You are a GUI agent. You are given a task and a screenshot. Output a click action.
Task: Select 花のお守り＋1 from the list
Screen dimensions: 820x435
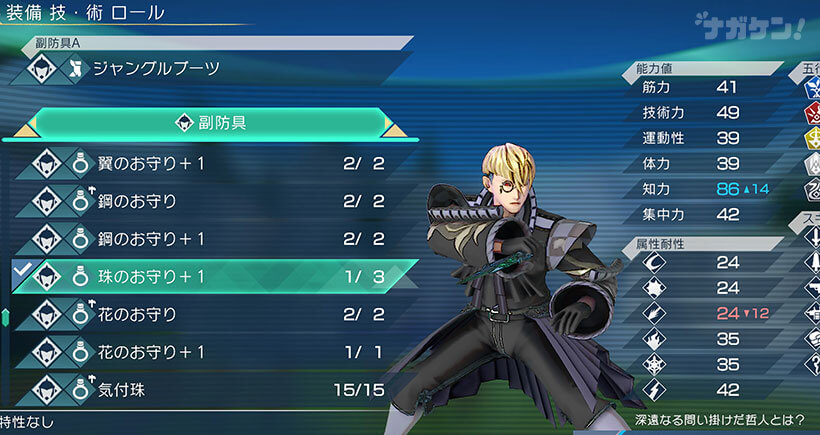pyautogui.click(x=200, y=352)
